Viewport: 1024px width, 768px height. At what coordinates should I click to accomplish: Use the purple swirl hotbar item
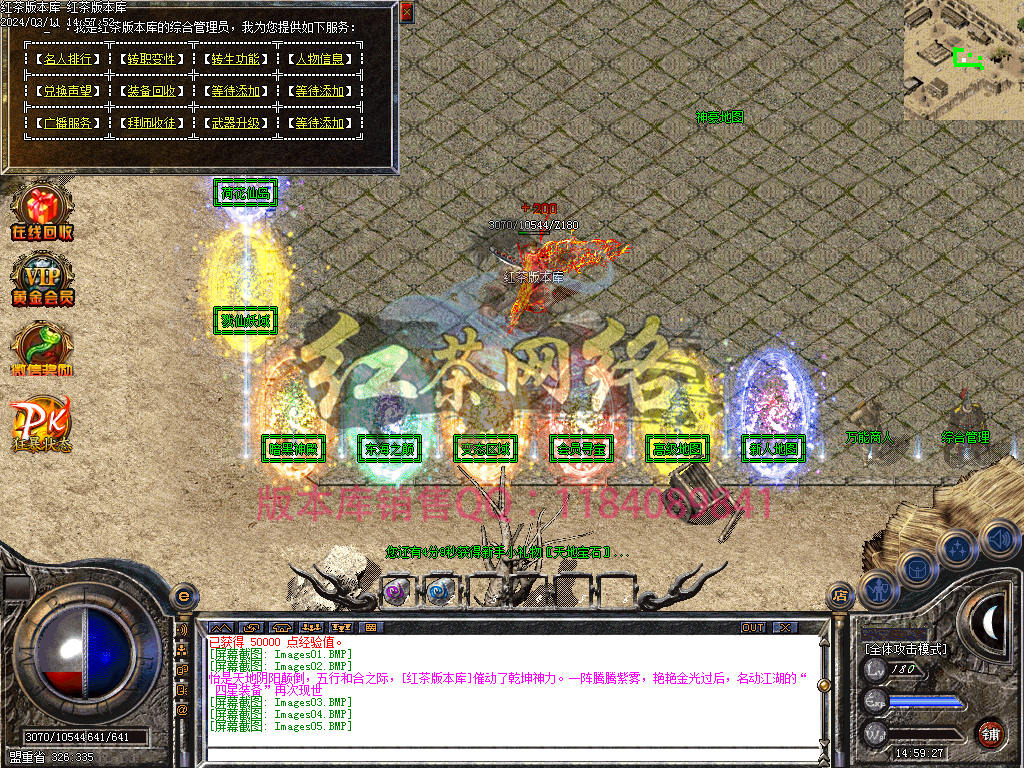pos(396,591)
